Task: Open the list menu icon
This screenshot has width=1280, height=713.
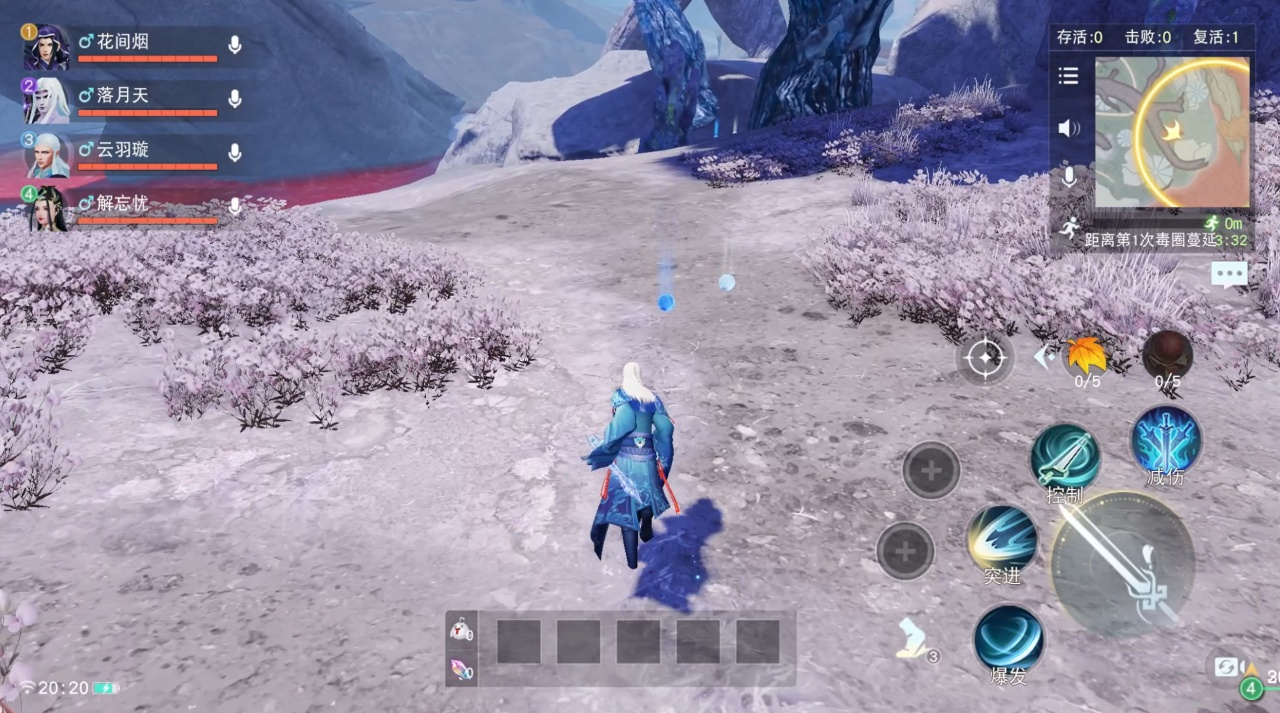Action: (1069, 76)
